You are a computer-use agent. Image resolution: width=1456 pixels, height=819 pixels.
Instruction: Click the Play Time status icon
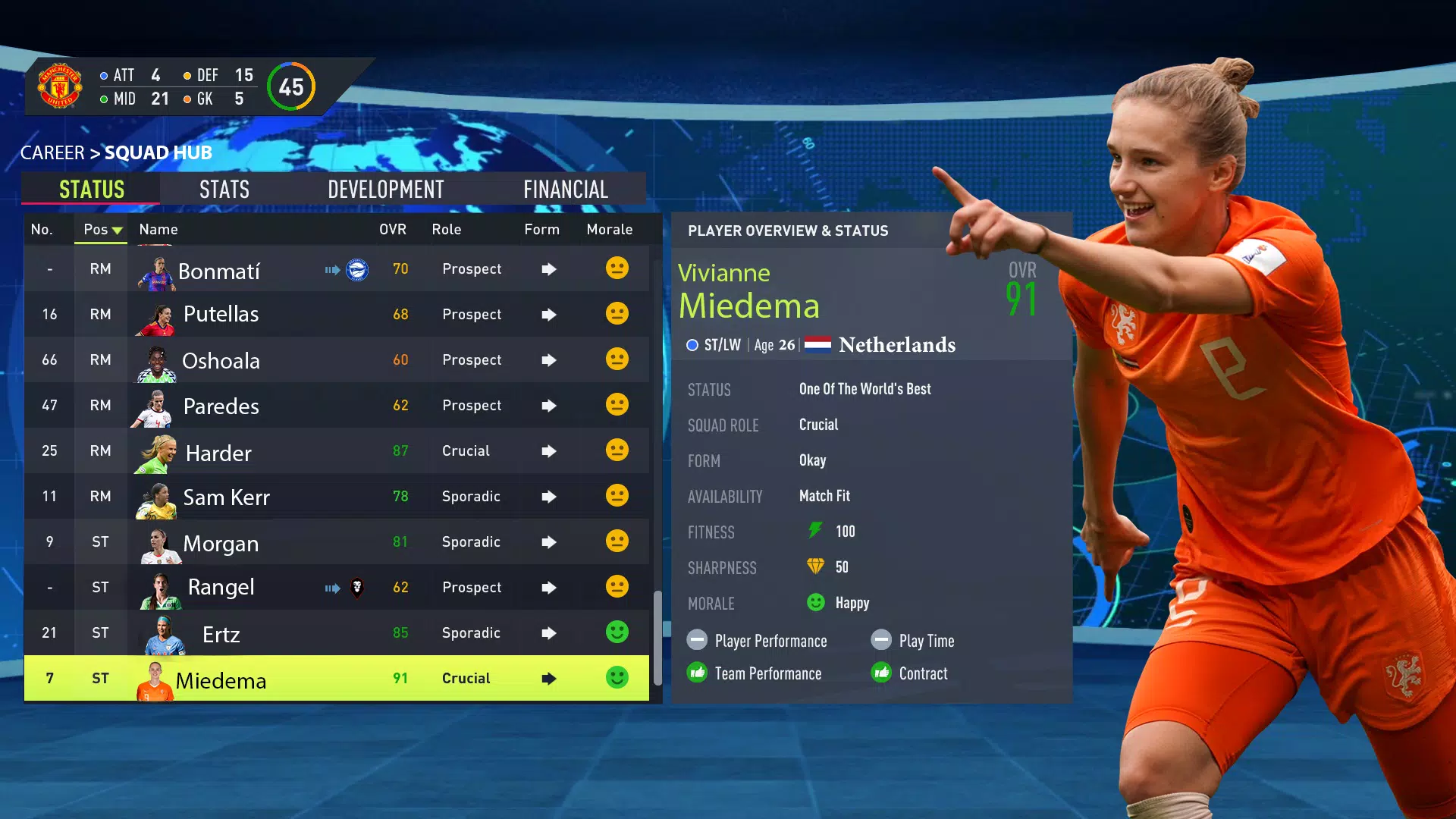pos(881,640)
